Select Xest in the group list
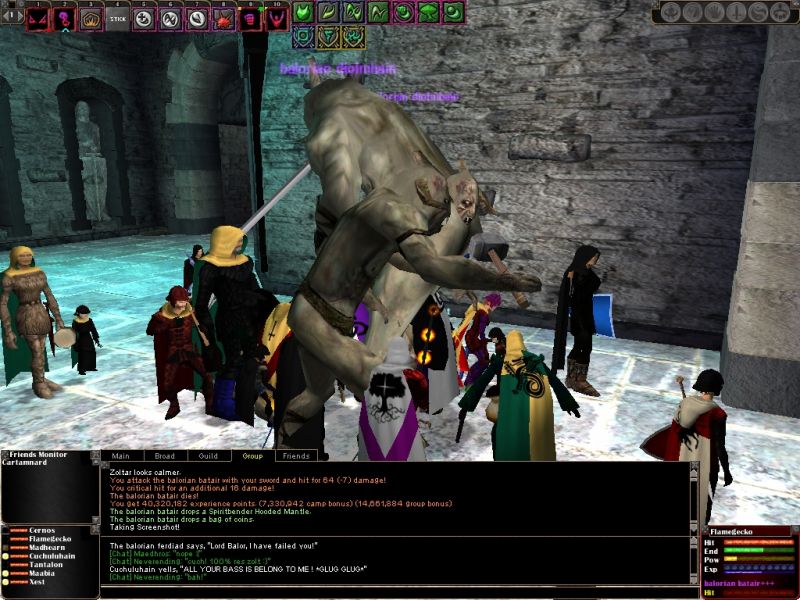Screen dimensions: 800x600 pyautogui.click(x=38, y=581)
